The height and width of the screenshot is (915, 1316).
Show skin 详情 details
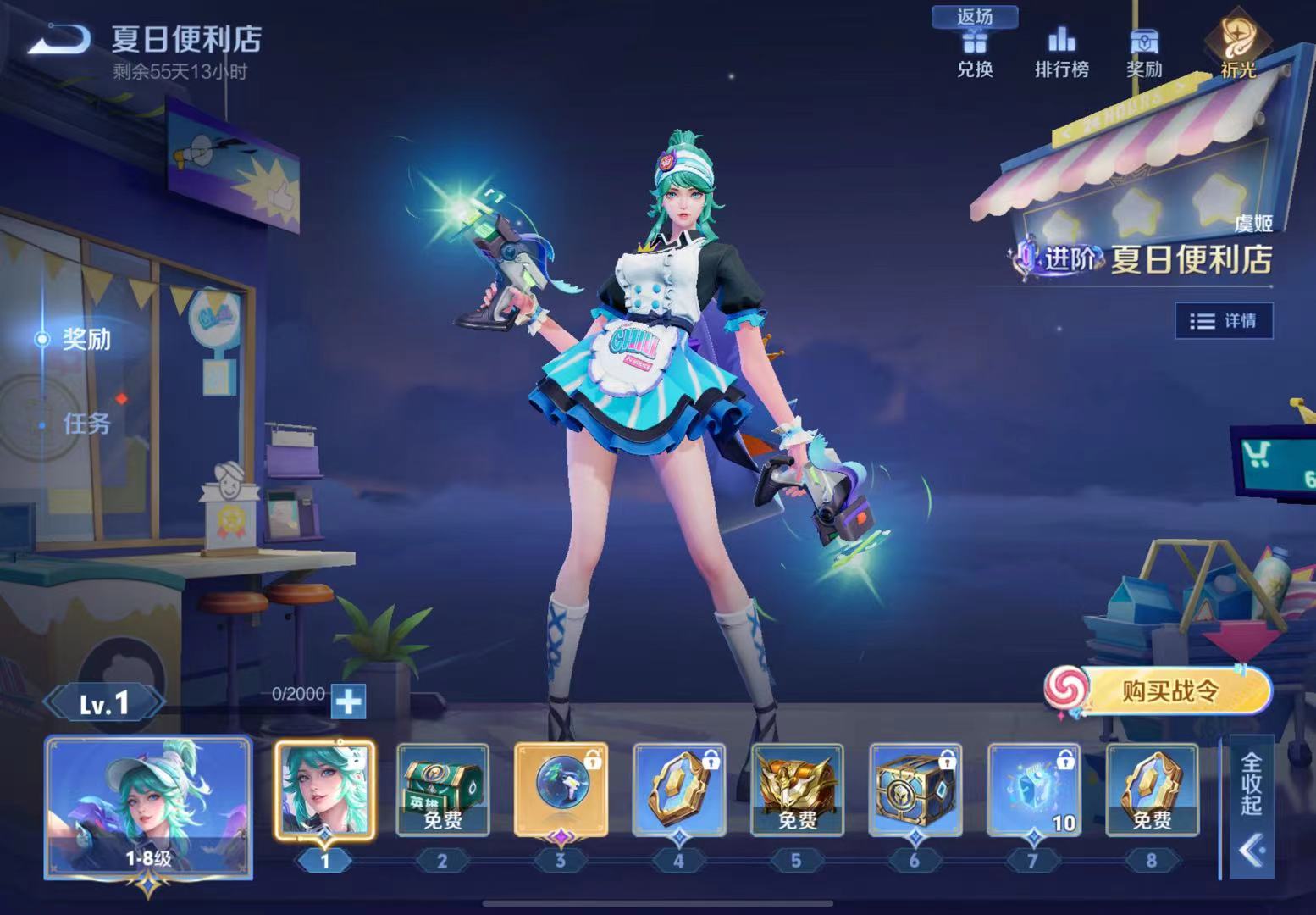coord(1224,321)
